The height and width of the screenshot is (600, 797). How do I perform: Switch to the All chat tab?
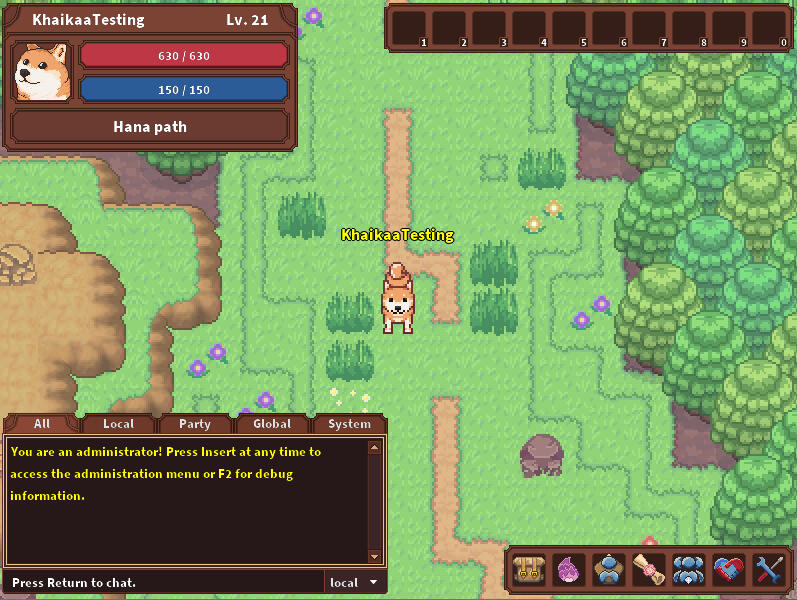coord(41,424)
